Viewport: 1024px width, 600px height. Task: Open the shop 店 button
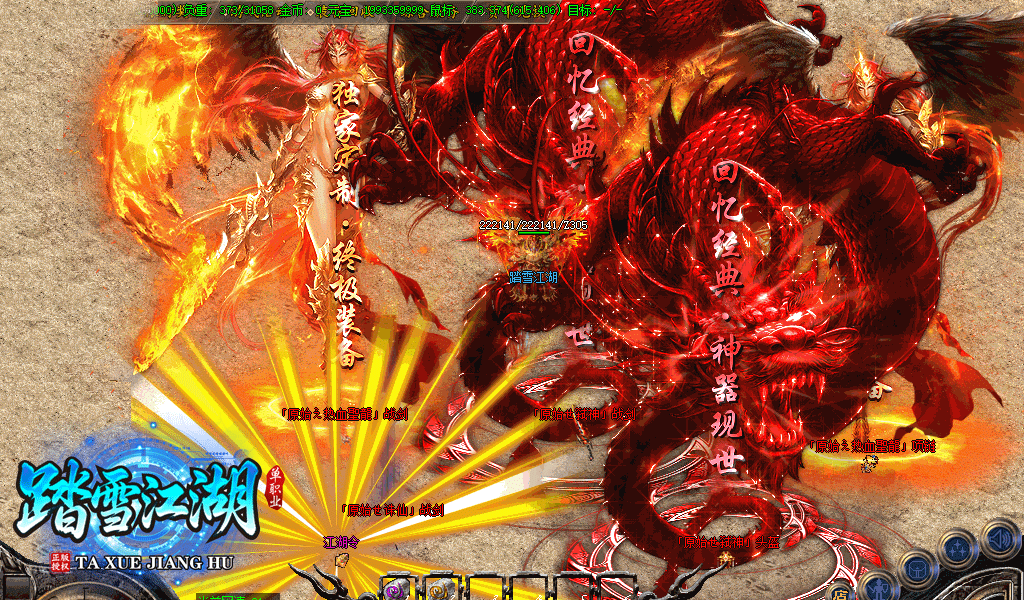(839, 593)
